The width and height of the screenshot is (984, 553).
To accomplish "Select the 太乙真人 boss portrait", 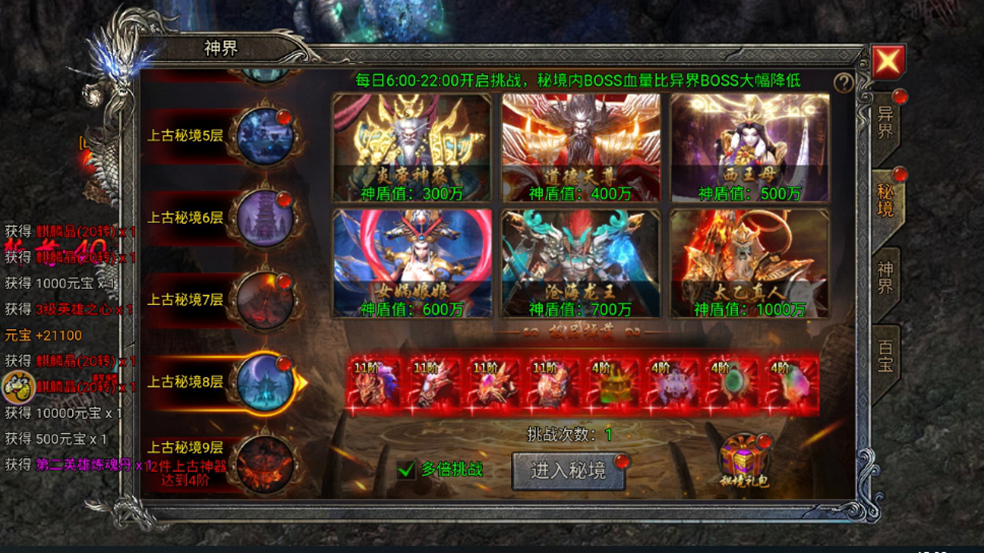I will [750, 263].
